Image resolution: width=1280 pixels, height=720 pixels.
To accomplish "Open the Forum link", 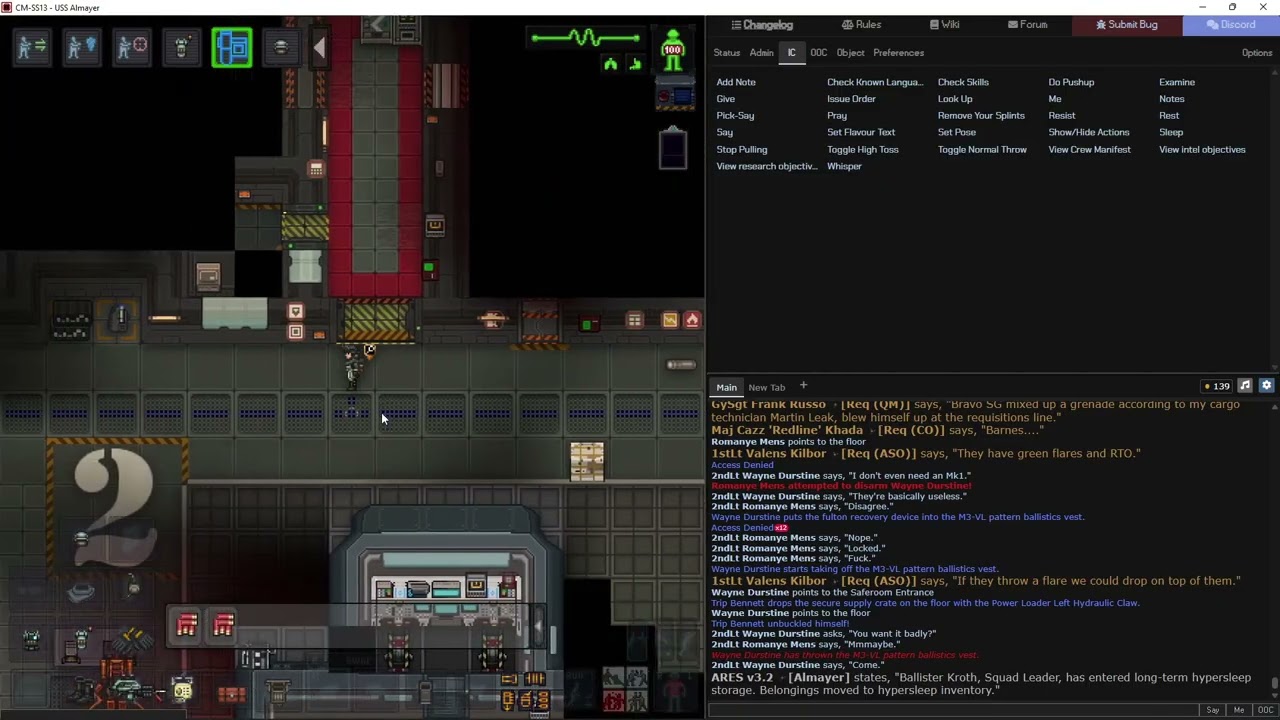I will (1027, 25).
